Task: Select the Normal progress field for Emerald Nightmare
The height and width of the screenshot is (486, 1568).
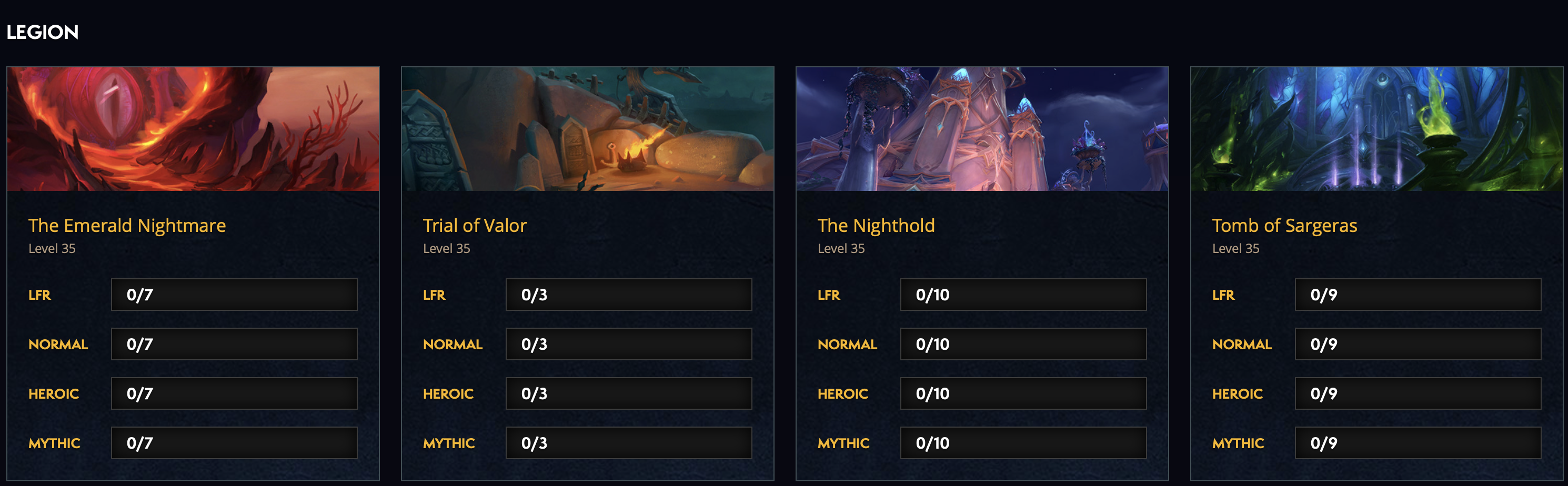Action: (x=234, y=343)
